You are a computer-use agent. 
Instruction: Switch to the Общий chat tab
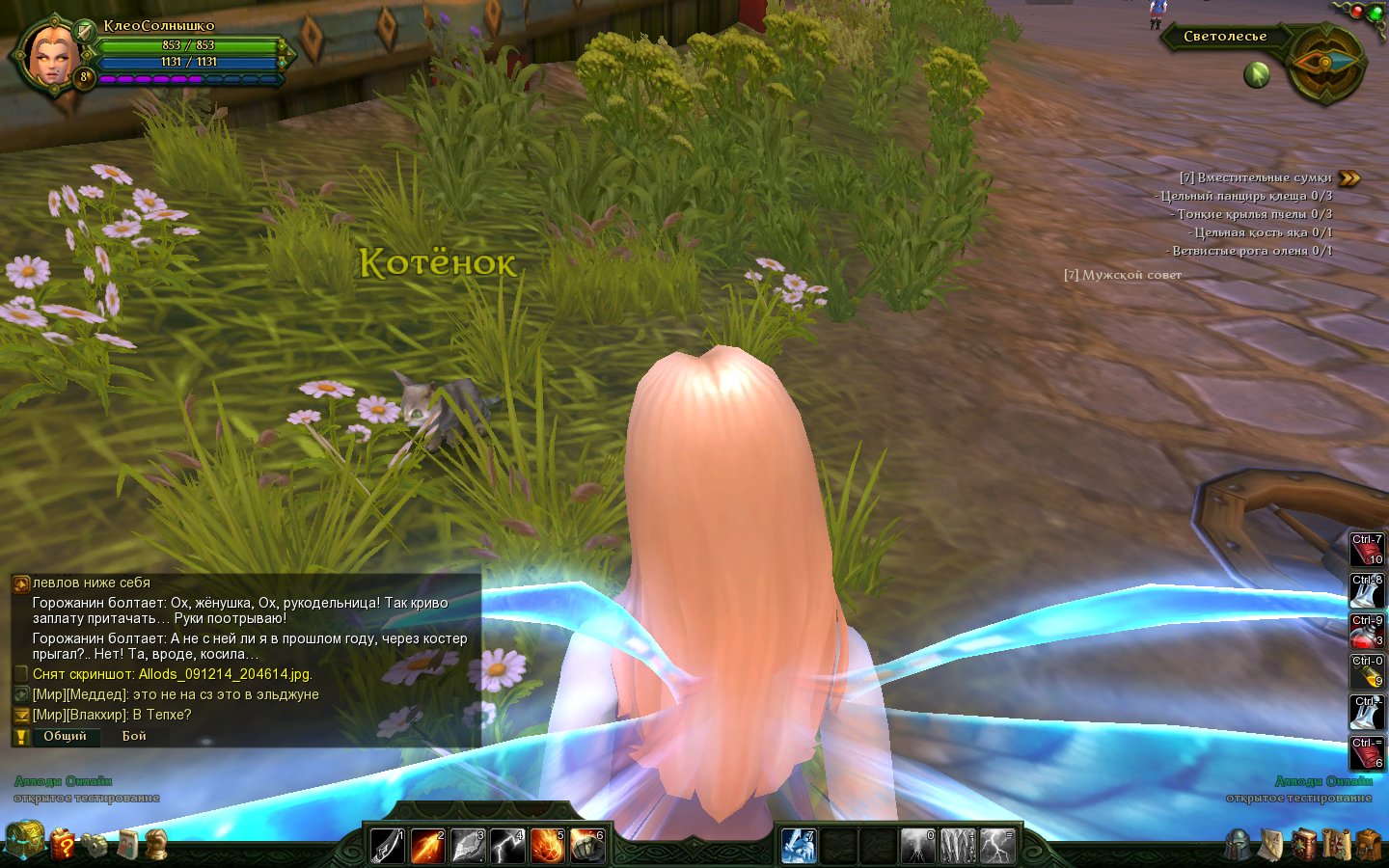[x=65, y=736]
